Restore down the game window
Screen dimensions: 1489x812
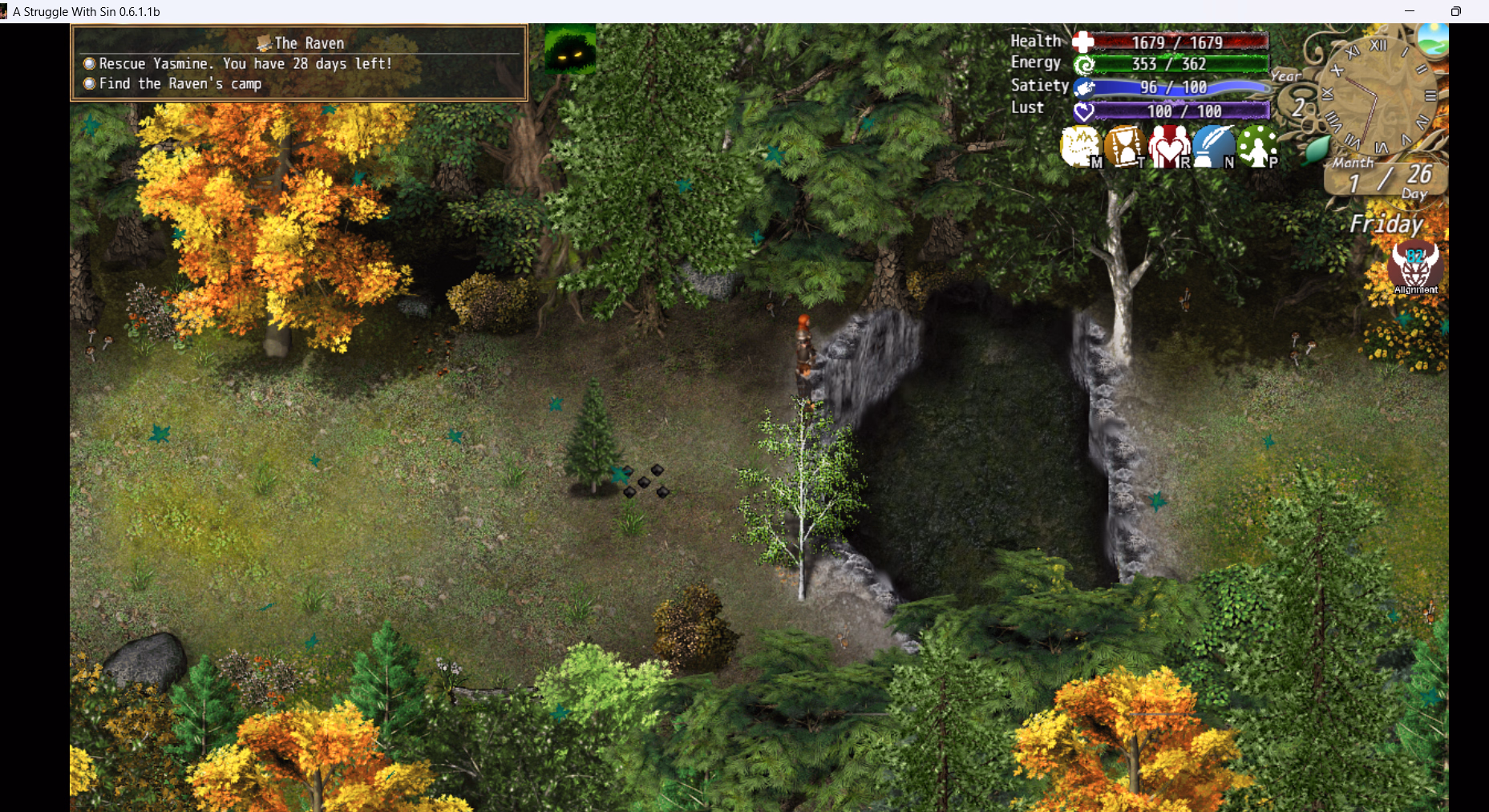click(x=1455, y=11)
